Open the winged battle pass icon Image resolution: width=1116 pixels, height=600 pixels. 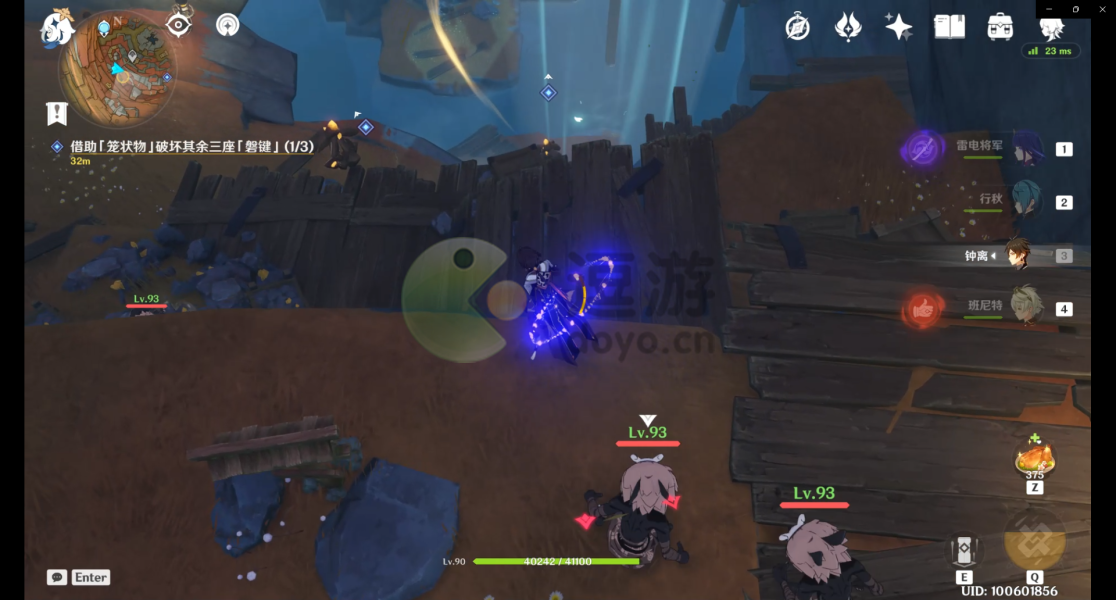(x=848, y=27)
